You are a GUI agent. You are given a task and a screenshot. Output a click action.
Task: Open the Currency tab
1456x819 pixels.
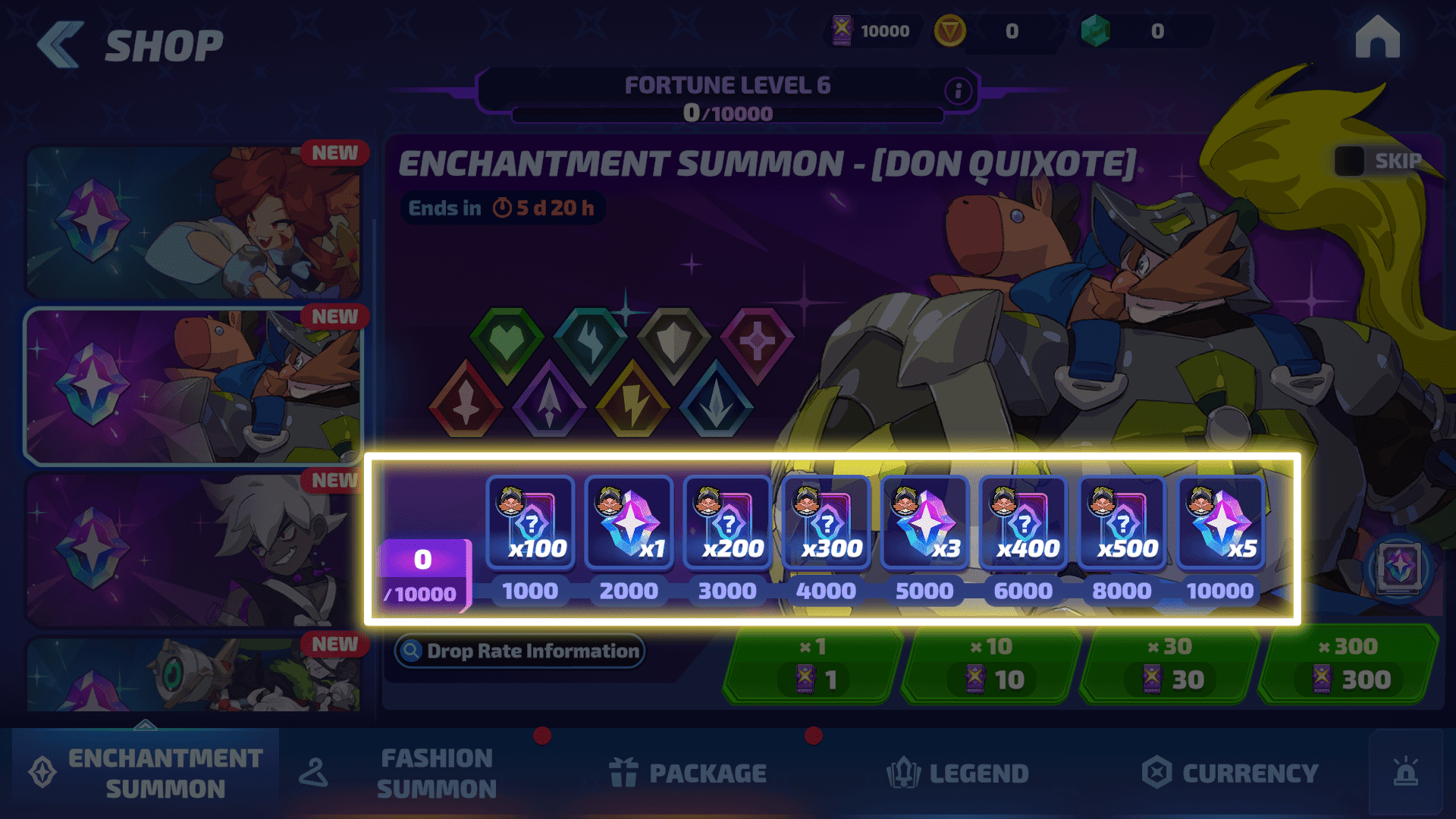click(1230, 773)
